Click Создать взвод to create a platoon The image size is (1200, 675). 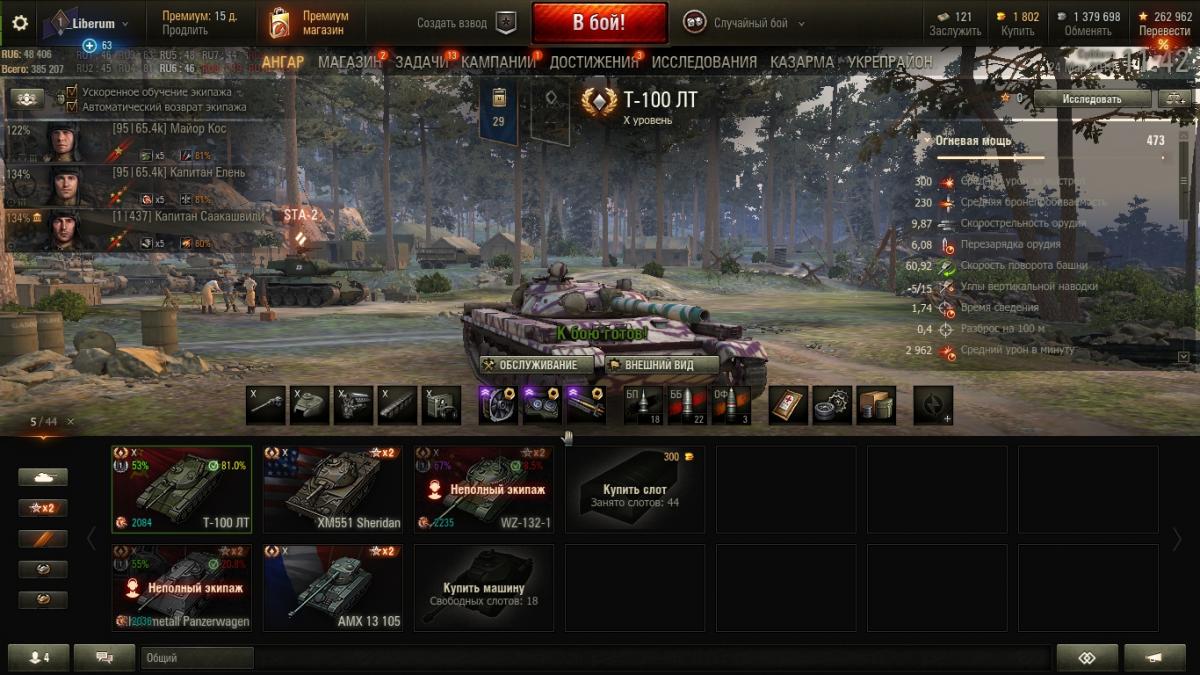click(467, 23)
